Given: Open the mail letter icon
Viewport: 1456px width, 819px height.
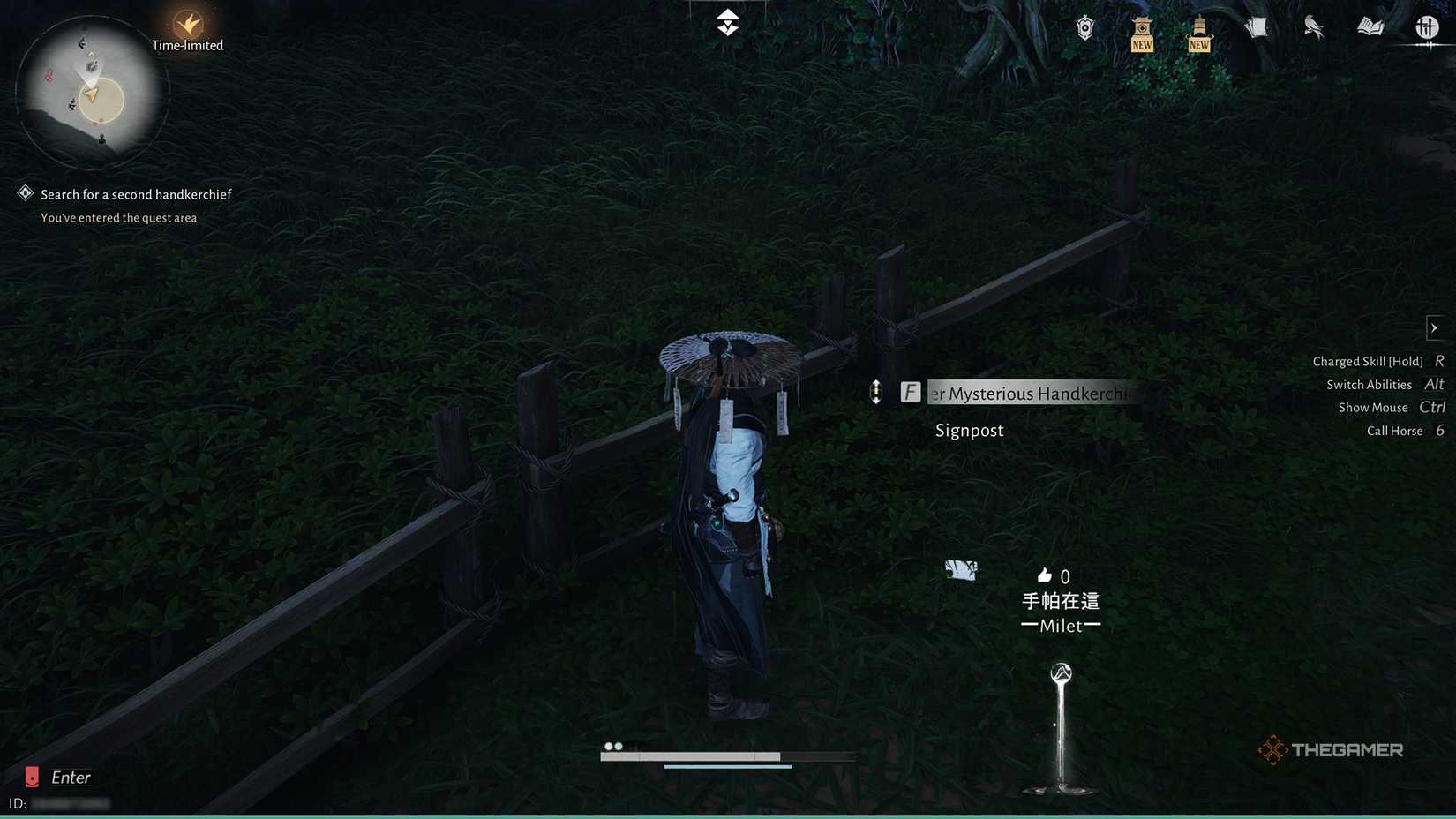Looking at the screenshot, I should [1256, 26].
